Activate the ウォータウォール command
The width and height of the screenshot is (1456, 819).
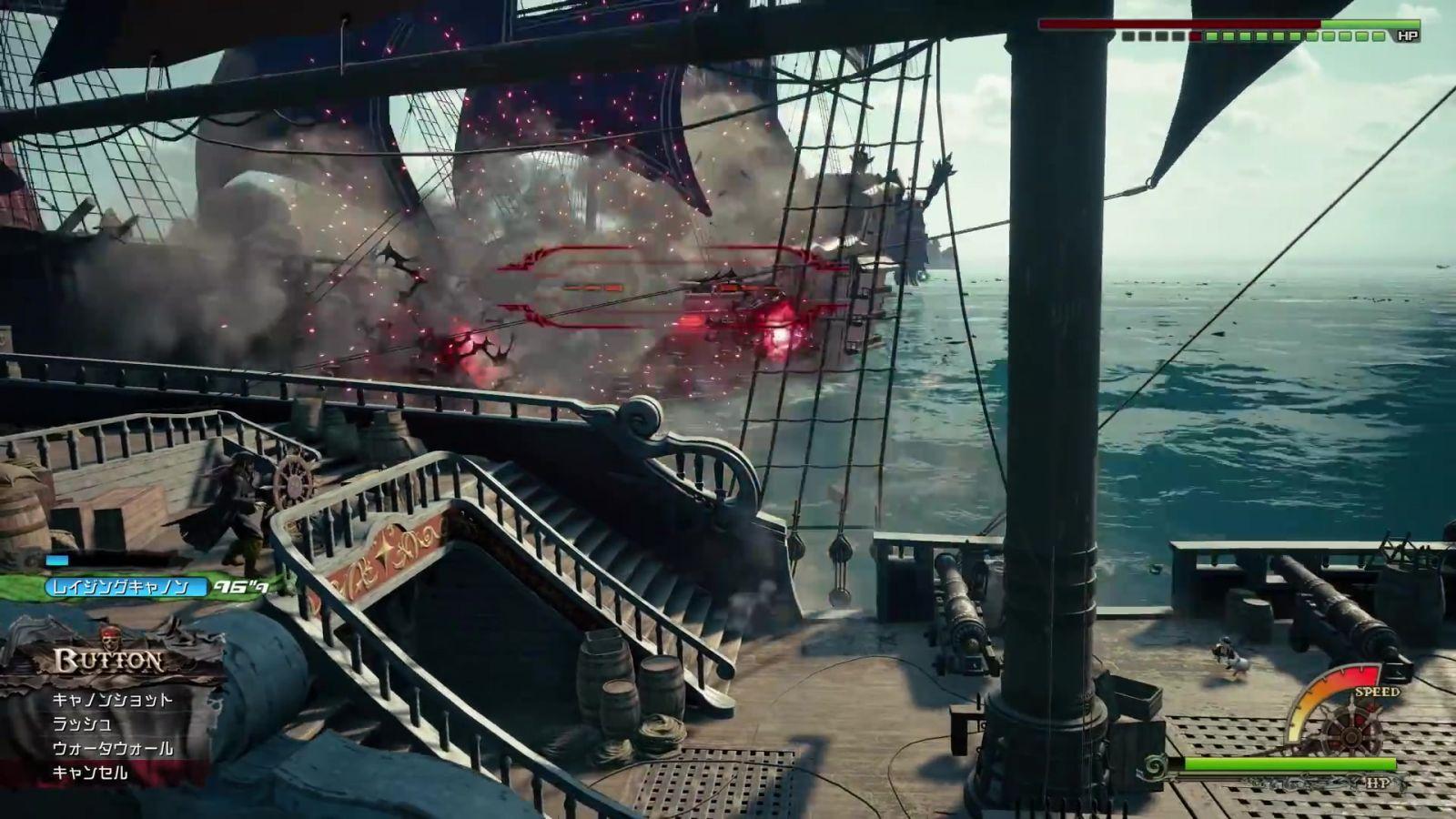coord(112,749)
